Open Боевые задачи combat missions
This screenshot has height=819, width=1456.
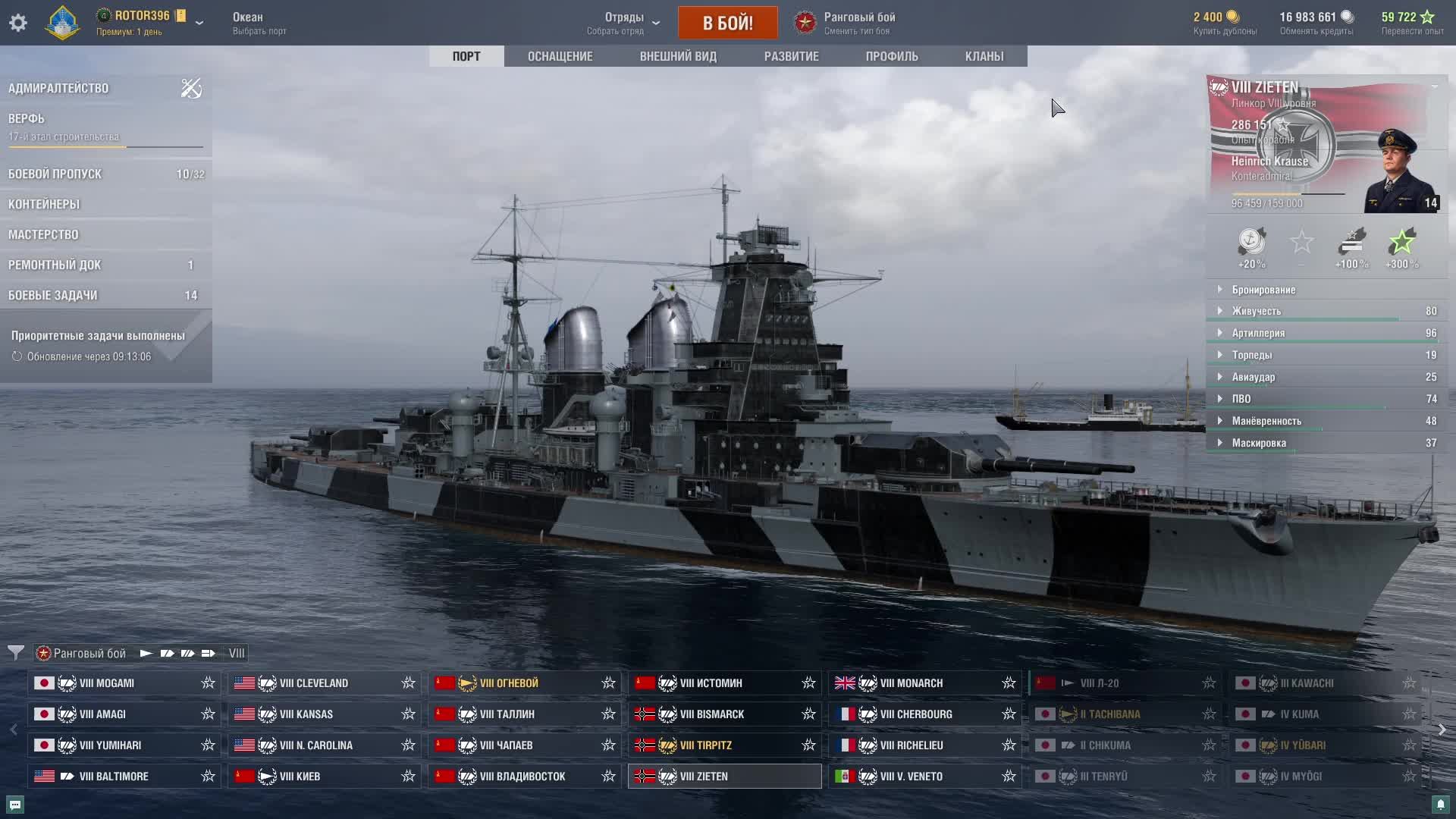pyautogui.click(x=53, y=295)
